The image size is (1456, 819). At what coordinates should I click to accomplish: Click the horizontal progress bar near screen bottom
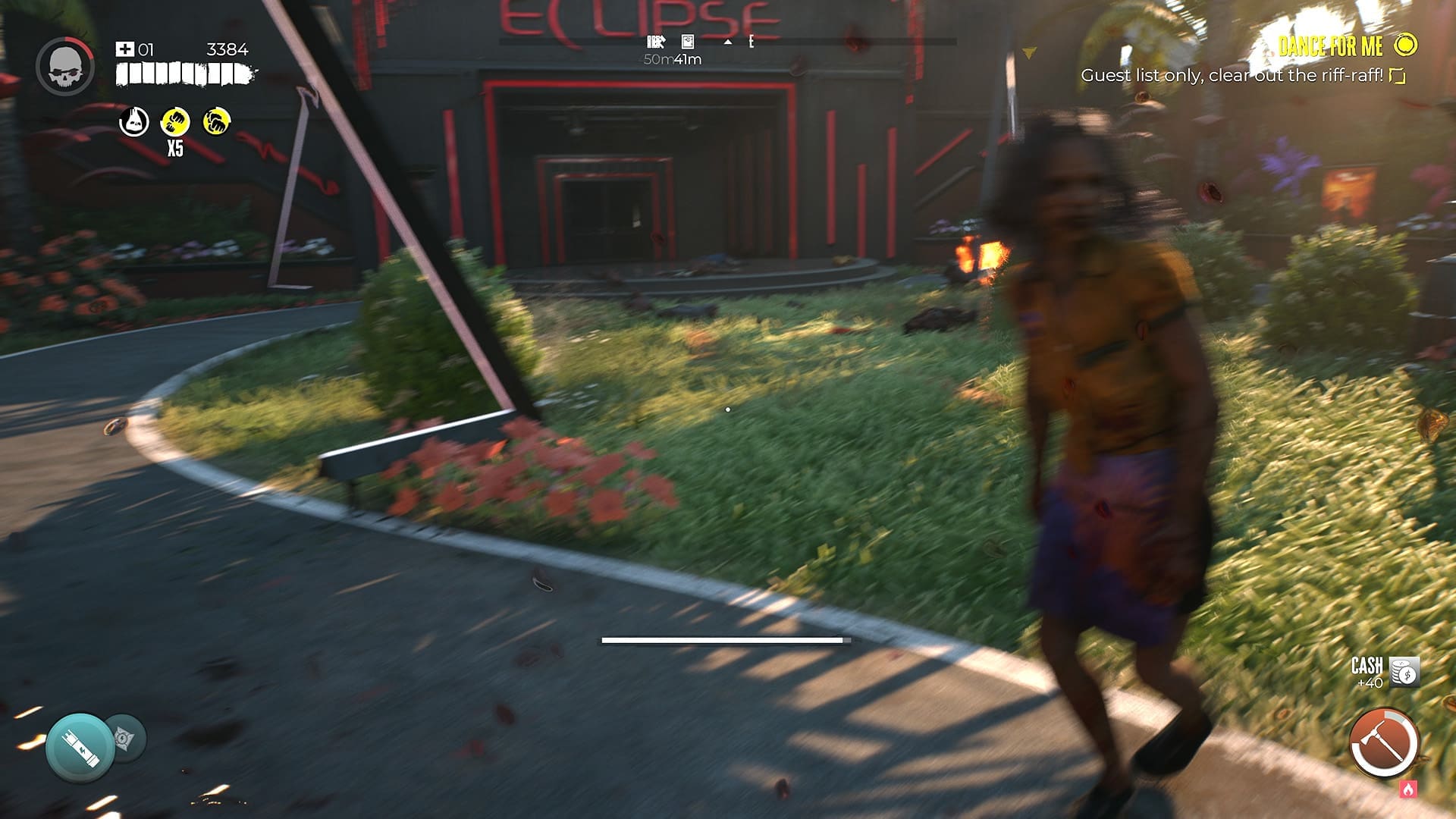(x=724, y=641)
